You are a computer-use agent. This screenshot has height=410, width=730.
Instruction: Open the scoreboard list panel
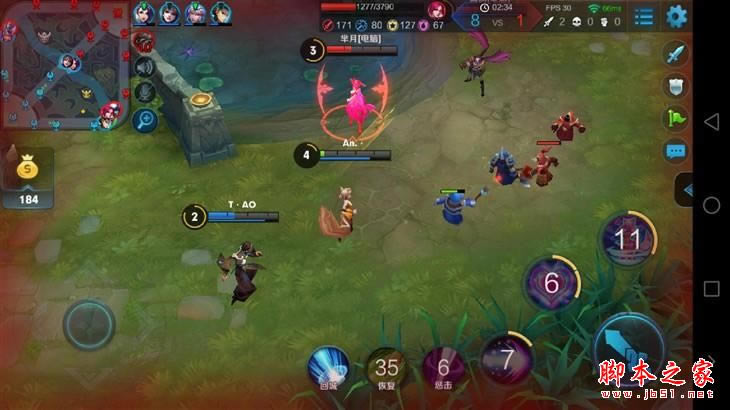(645, 16)
